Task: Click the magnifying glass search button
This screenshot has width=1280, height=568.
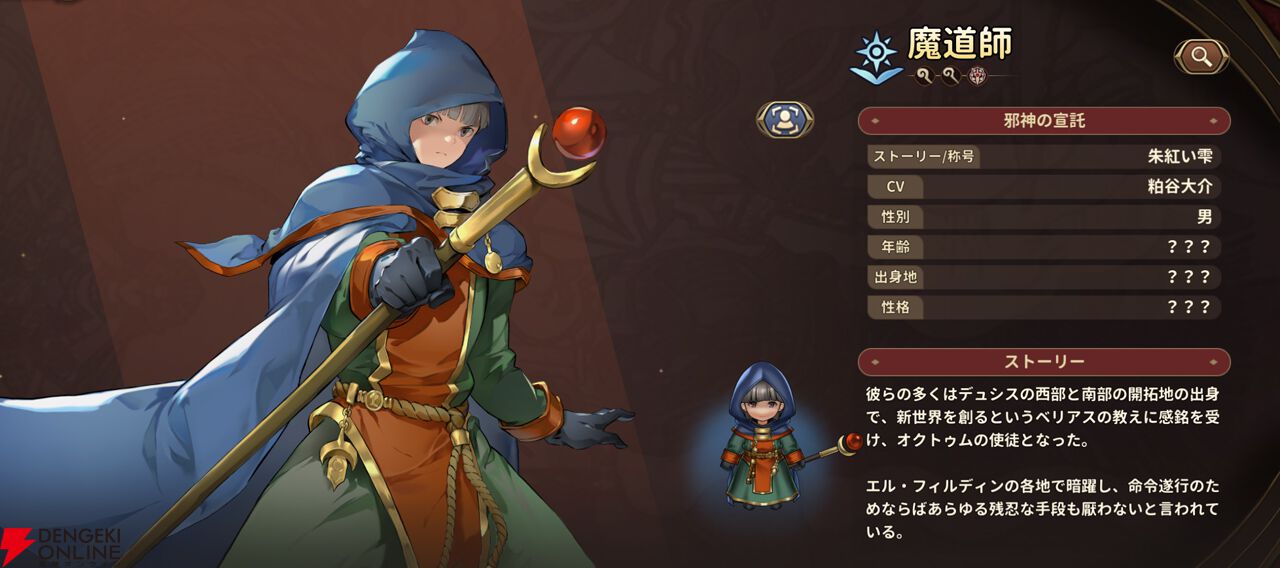Action: [1201, 57]
